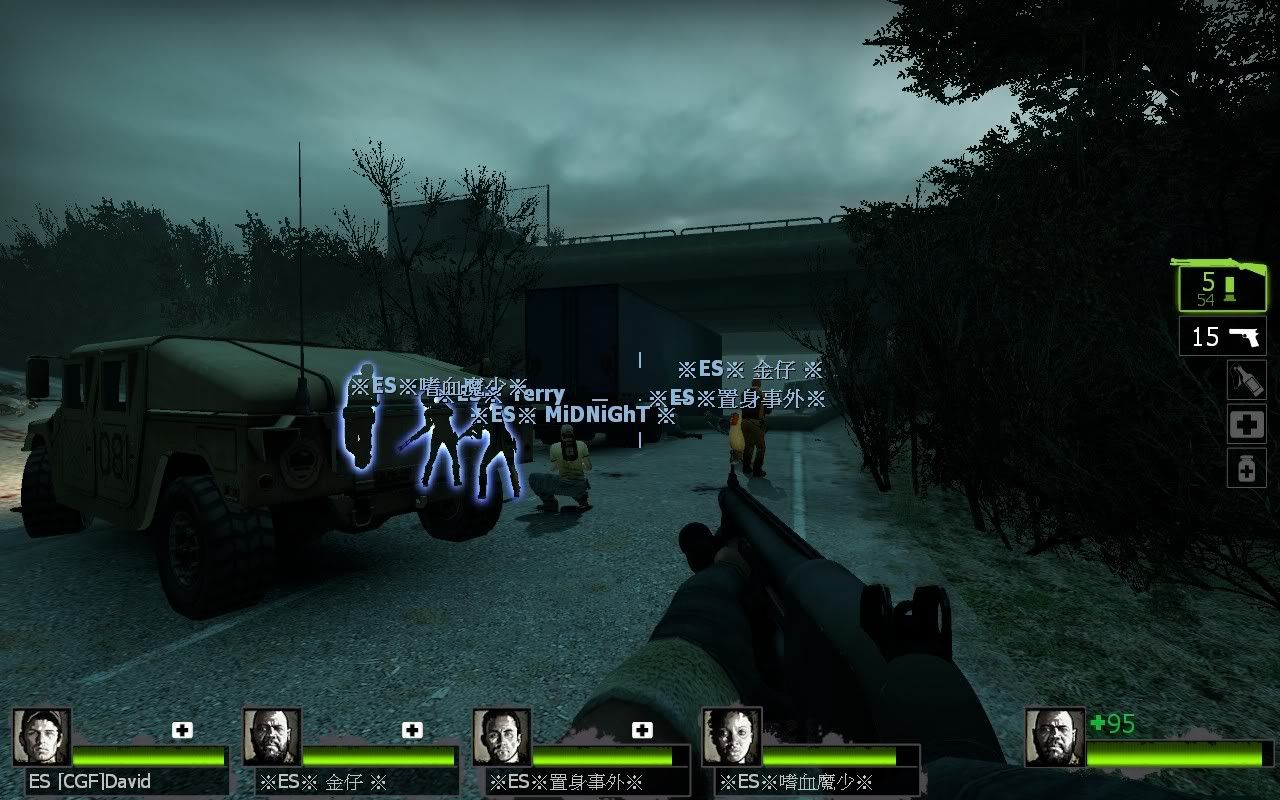Screen dimensions: 1280x800
Task: Select the pain pills bottle slot
Action: [1246, 468]
